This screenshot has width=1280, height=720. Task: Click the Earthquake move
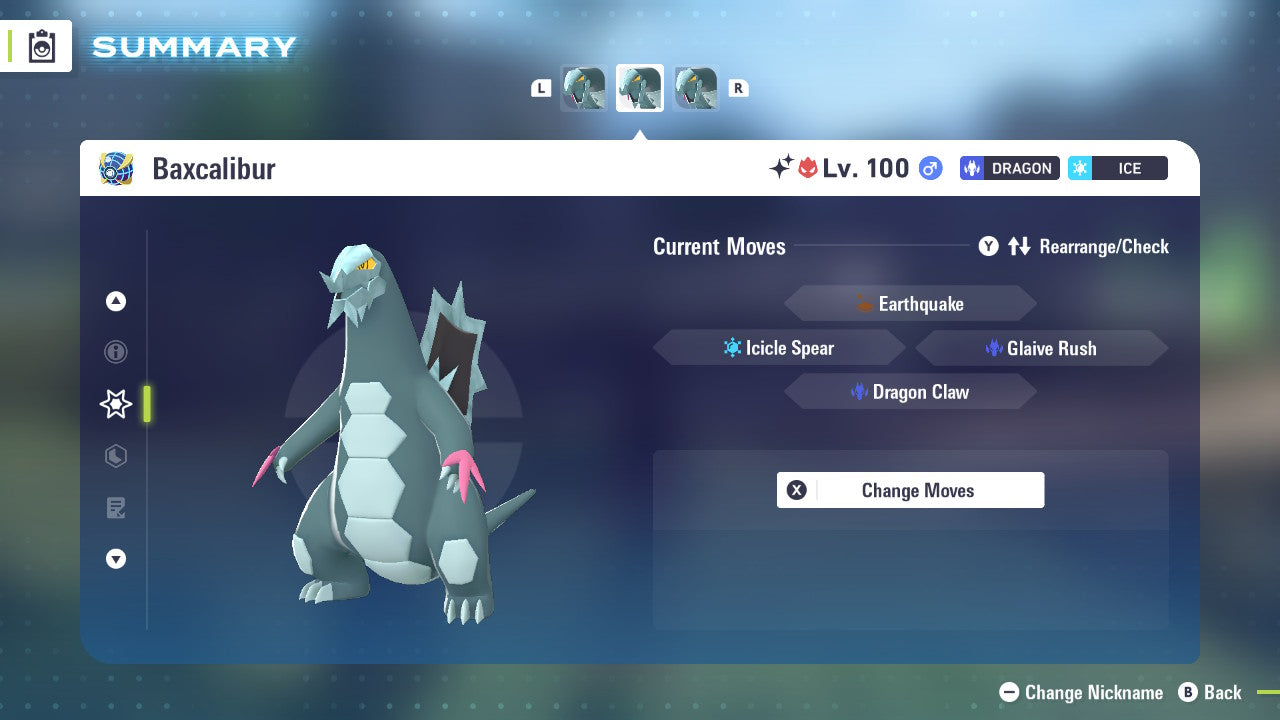point(910,303)
